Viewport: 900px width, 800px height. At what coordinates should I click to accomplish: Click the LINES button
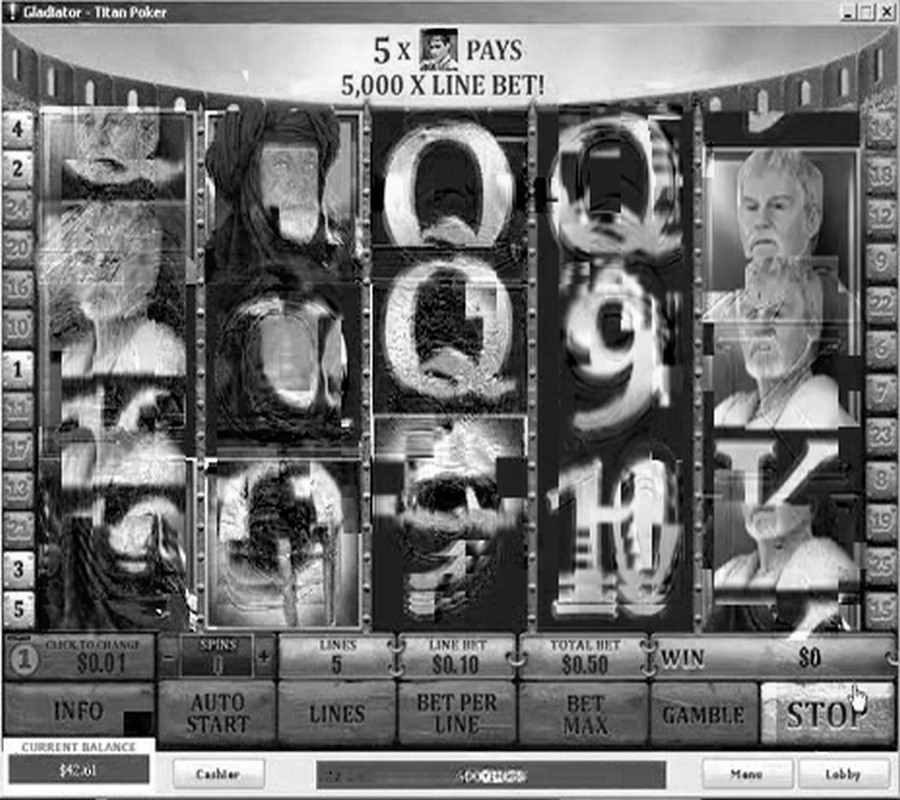[x=337, y=714]
